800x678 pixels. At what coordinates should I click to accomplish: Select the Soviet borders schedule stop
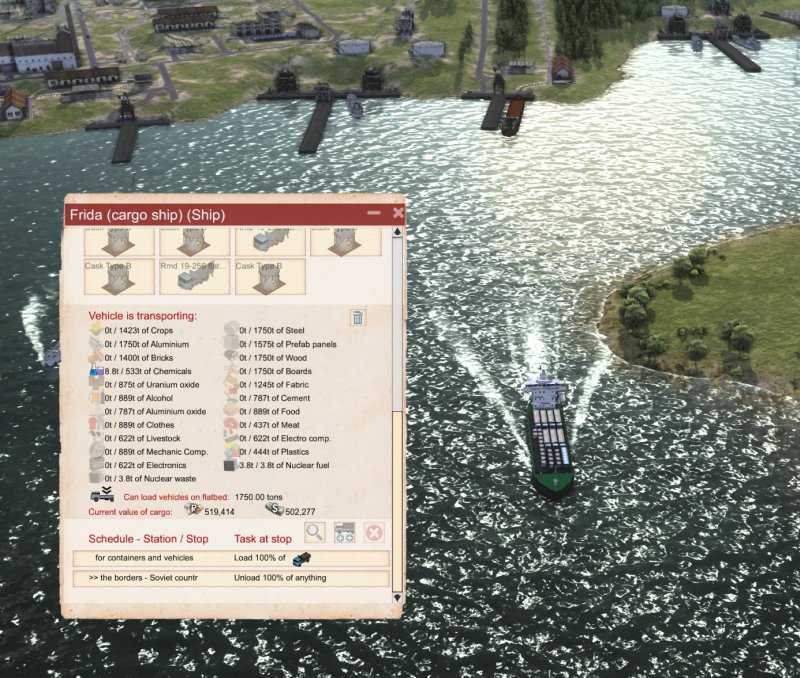click(x=231, y=578)
